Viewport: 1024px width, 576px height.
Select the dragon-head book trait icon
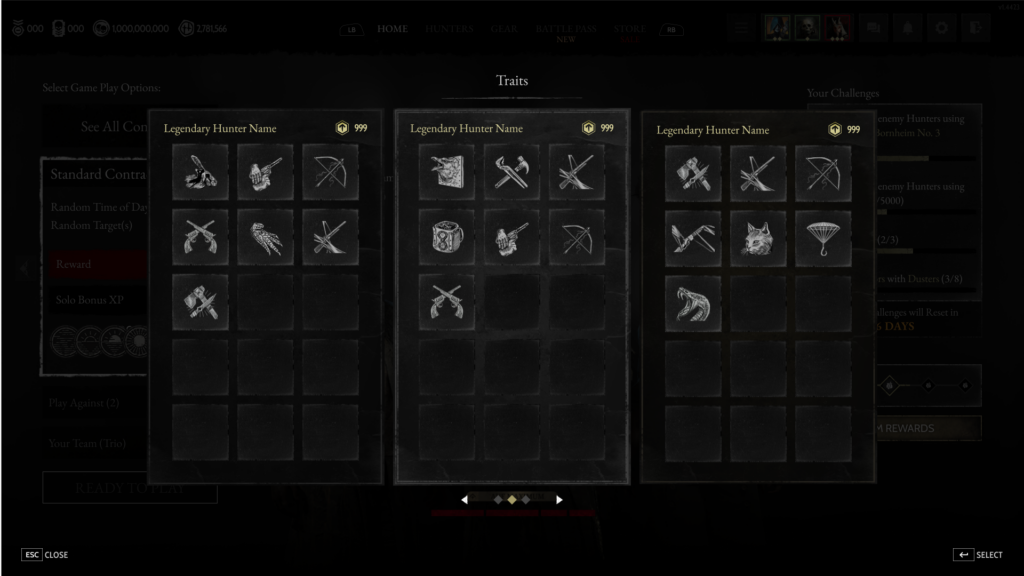click(x=446, y=172)
